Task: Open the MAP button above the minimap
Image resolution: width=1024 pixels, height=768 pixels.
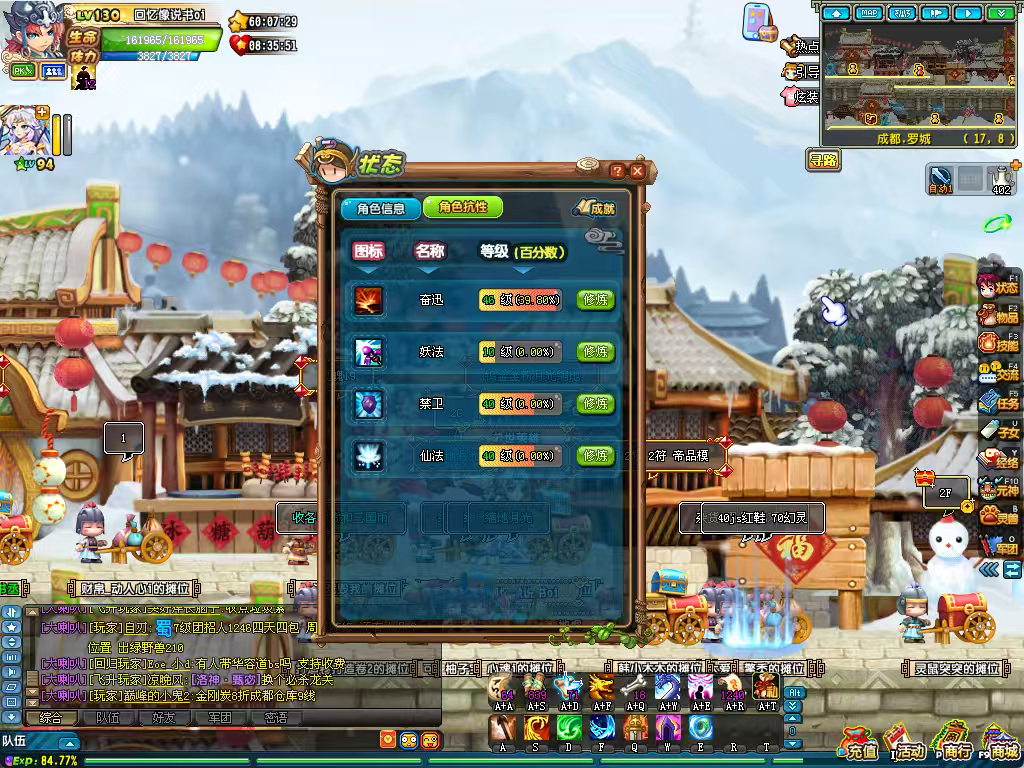Action: pos(868,13)
